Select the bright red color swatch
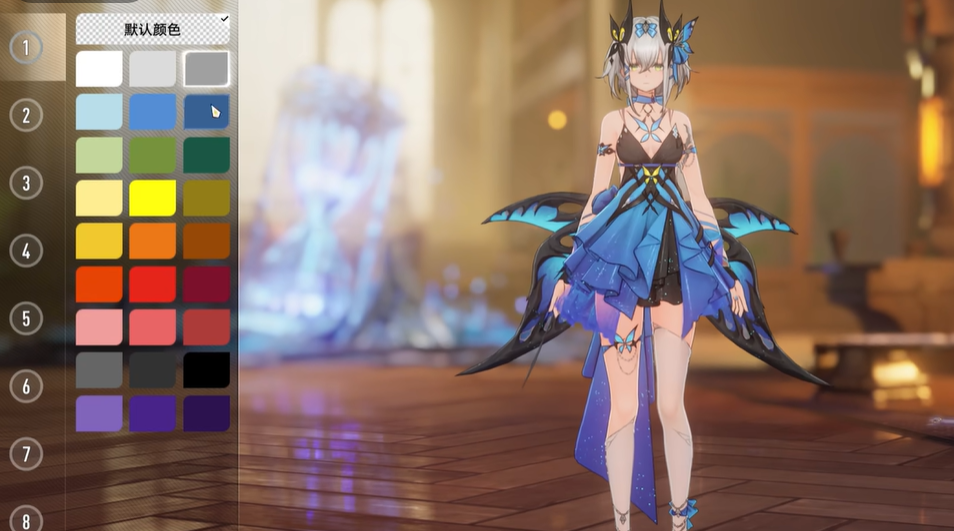 click(x=152, y=284)
